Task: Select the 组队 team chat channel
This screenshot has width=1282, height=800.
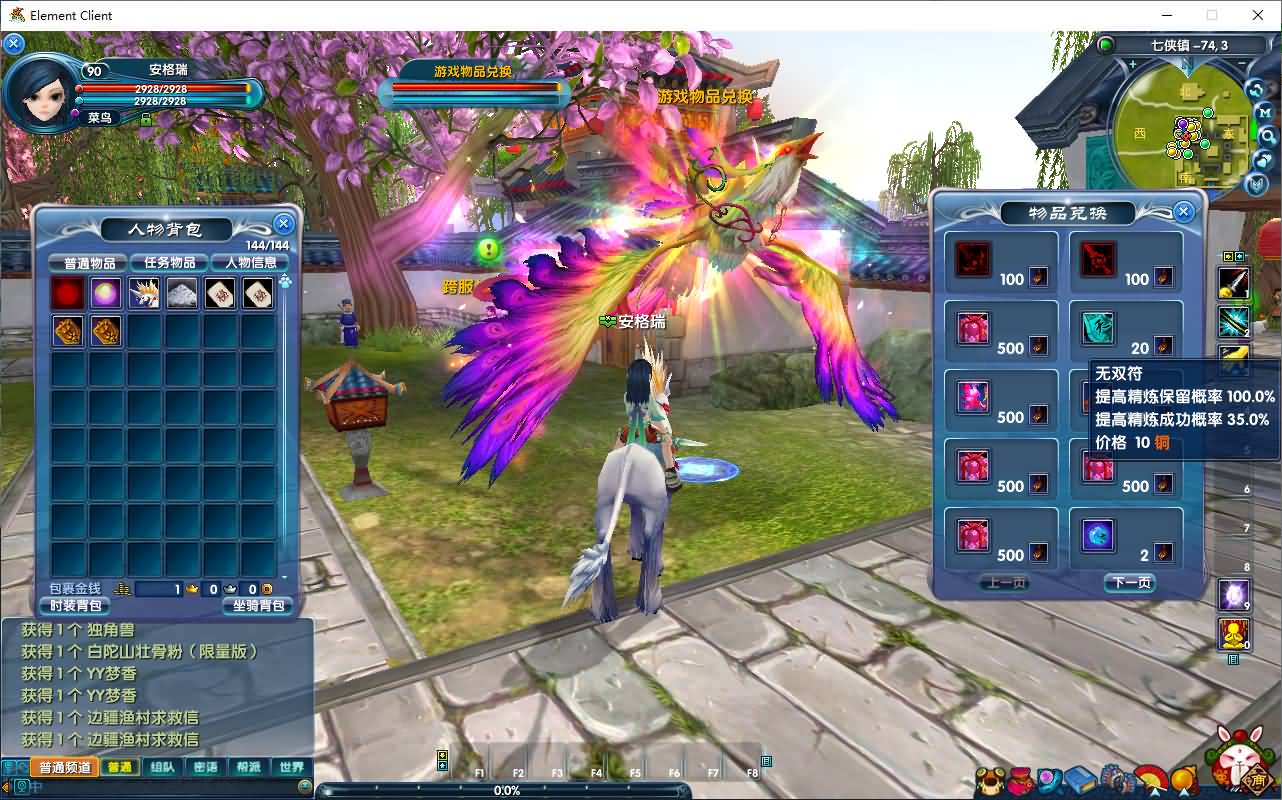Action: point(162,768)
